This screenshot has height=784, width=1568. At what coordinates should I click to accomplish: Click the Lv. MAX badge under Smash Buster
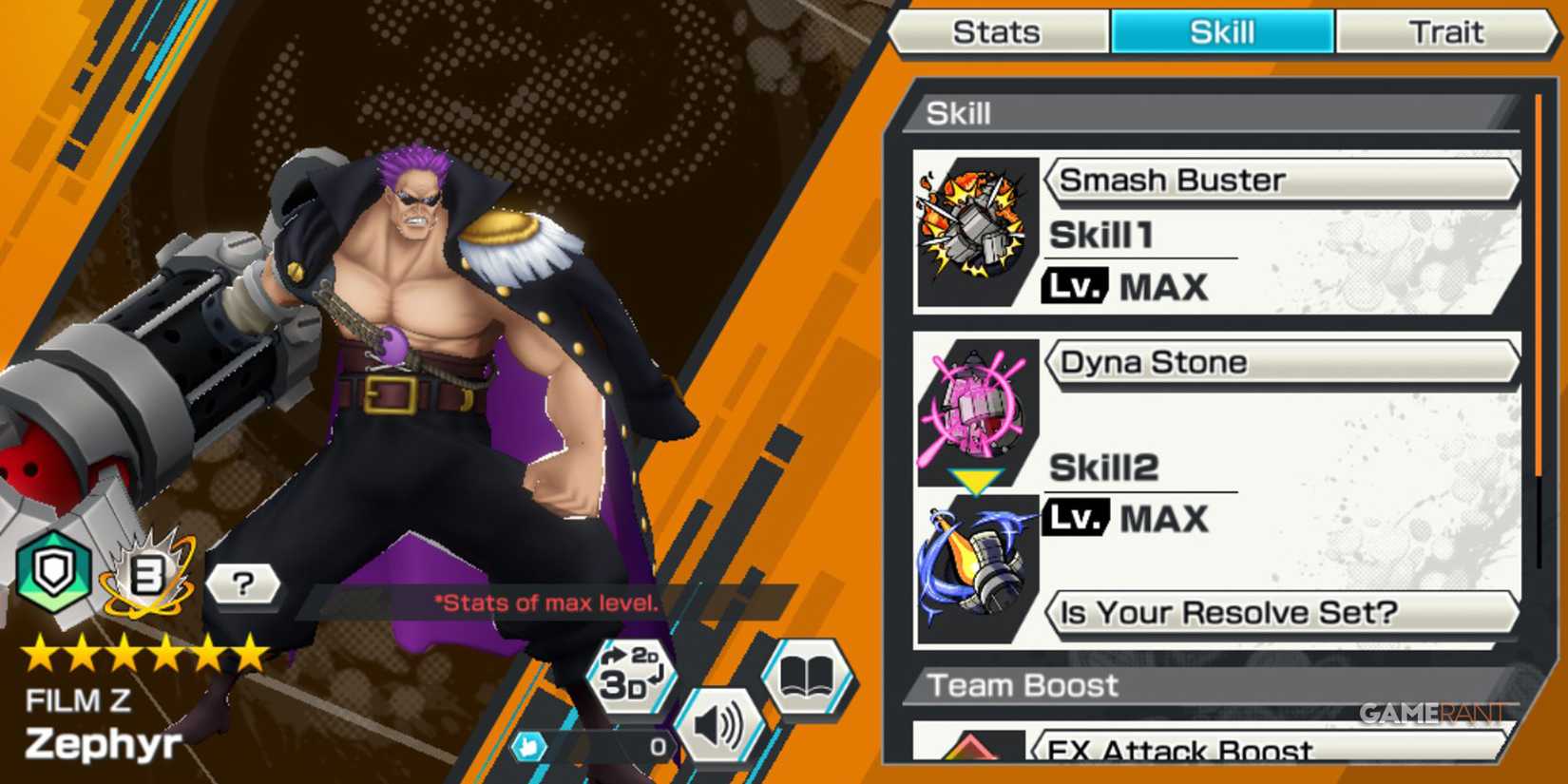pos(1074,286)
